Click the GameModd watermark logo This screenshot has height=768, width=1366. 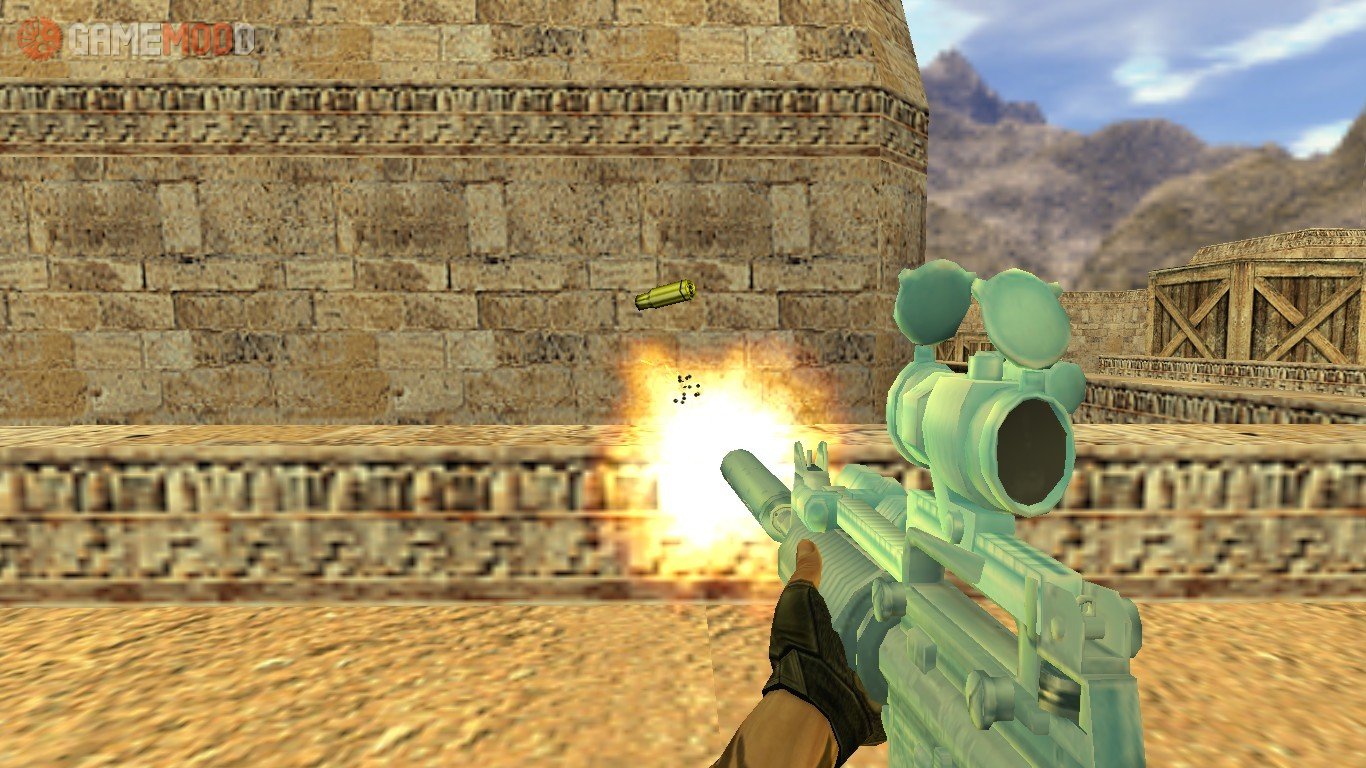point(136,38)
